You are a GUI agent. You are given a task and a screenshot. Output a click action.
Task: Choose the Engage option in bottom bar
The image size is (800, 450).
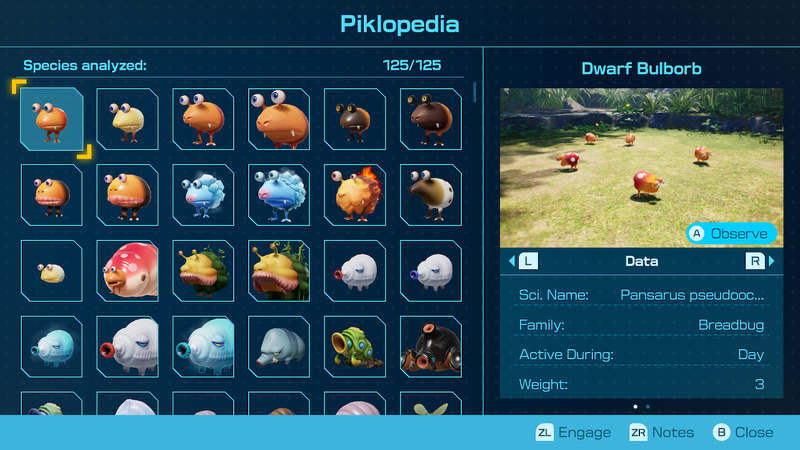coord(573,432)
